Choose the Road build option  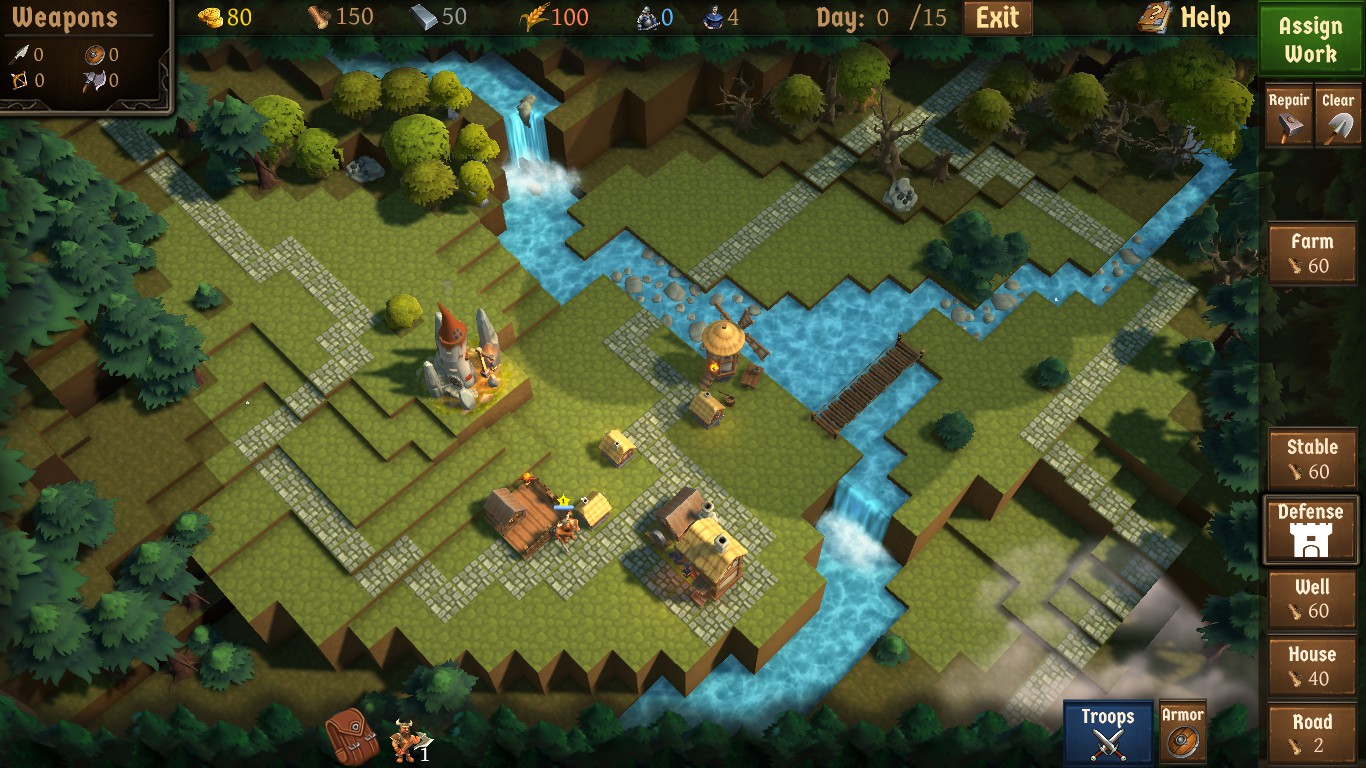click(x=1311, y=731)
